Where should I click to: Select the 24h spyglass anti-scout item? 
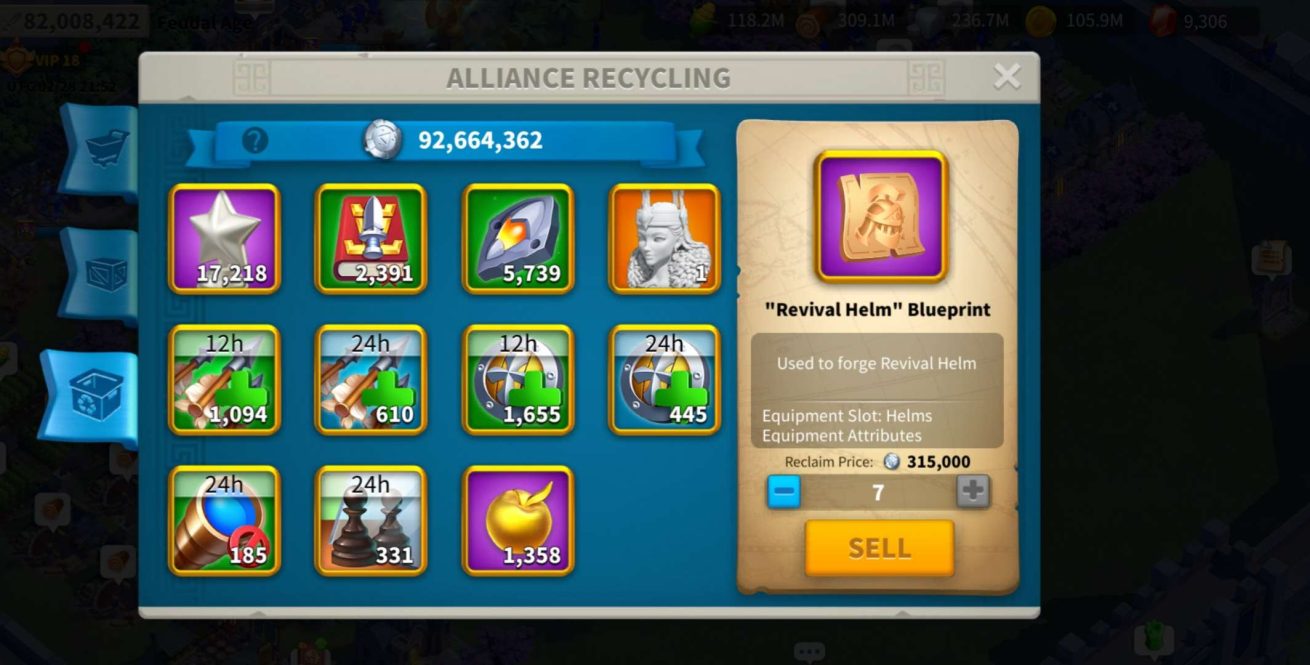[x=225, y=520]
